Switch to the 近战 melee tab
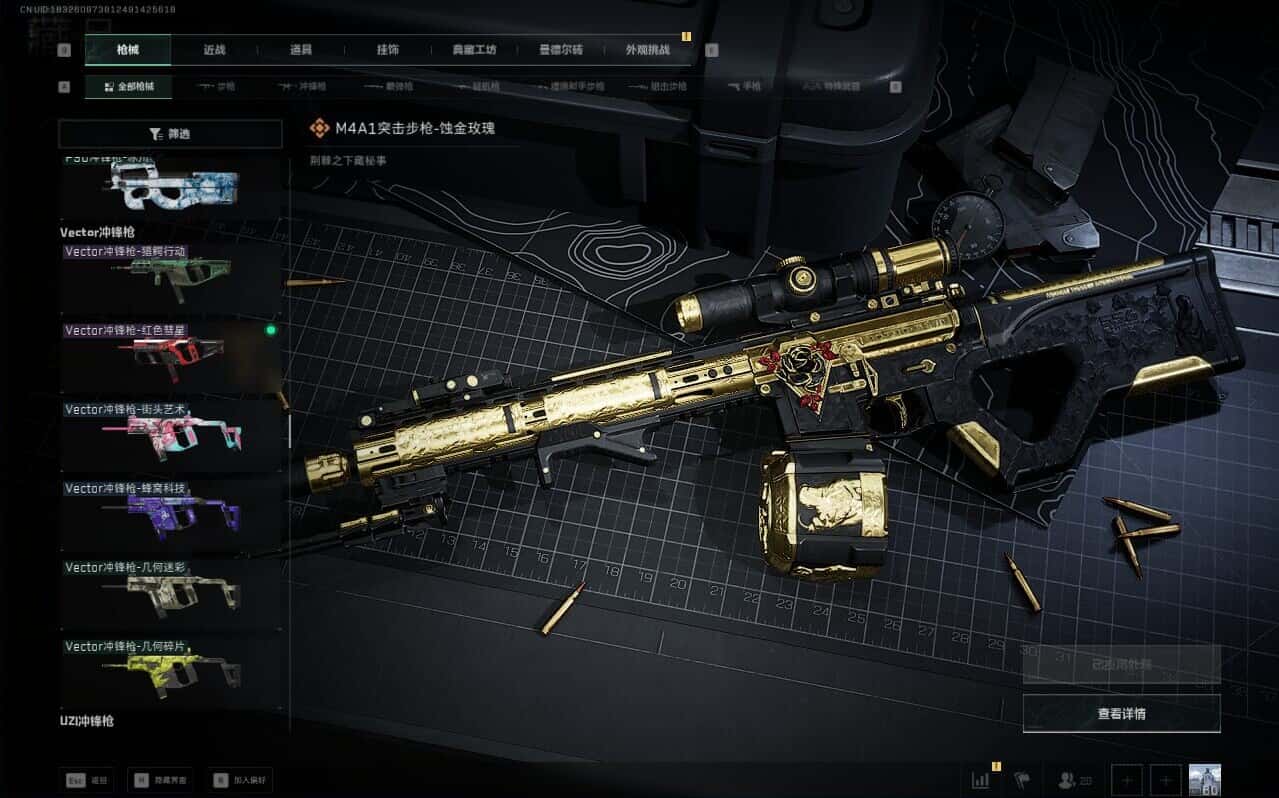The height and width of the screenshot is (798, 1279). 214,49
